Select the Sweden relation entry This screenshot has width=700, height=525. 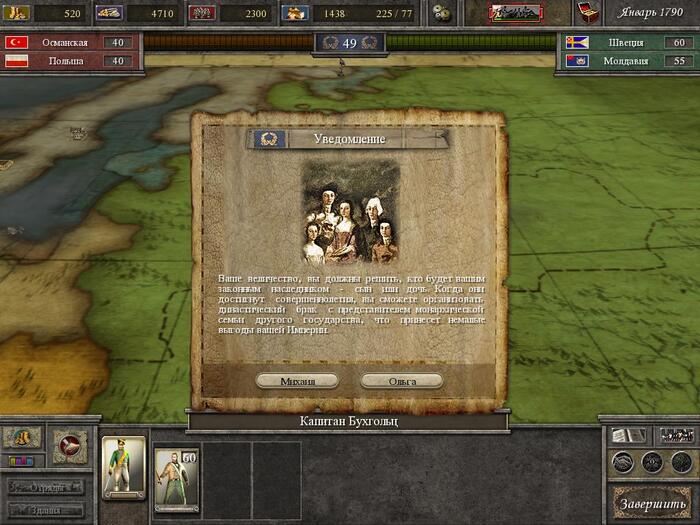click(x=628, y=43)
